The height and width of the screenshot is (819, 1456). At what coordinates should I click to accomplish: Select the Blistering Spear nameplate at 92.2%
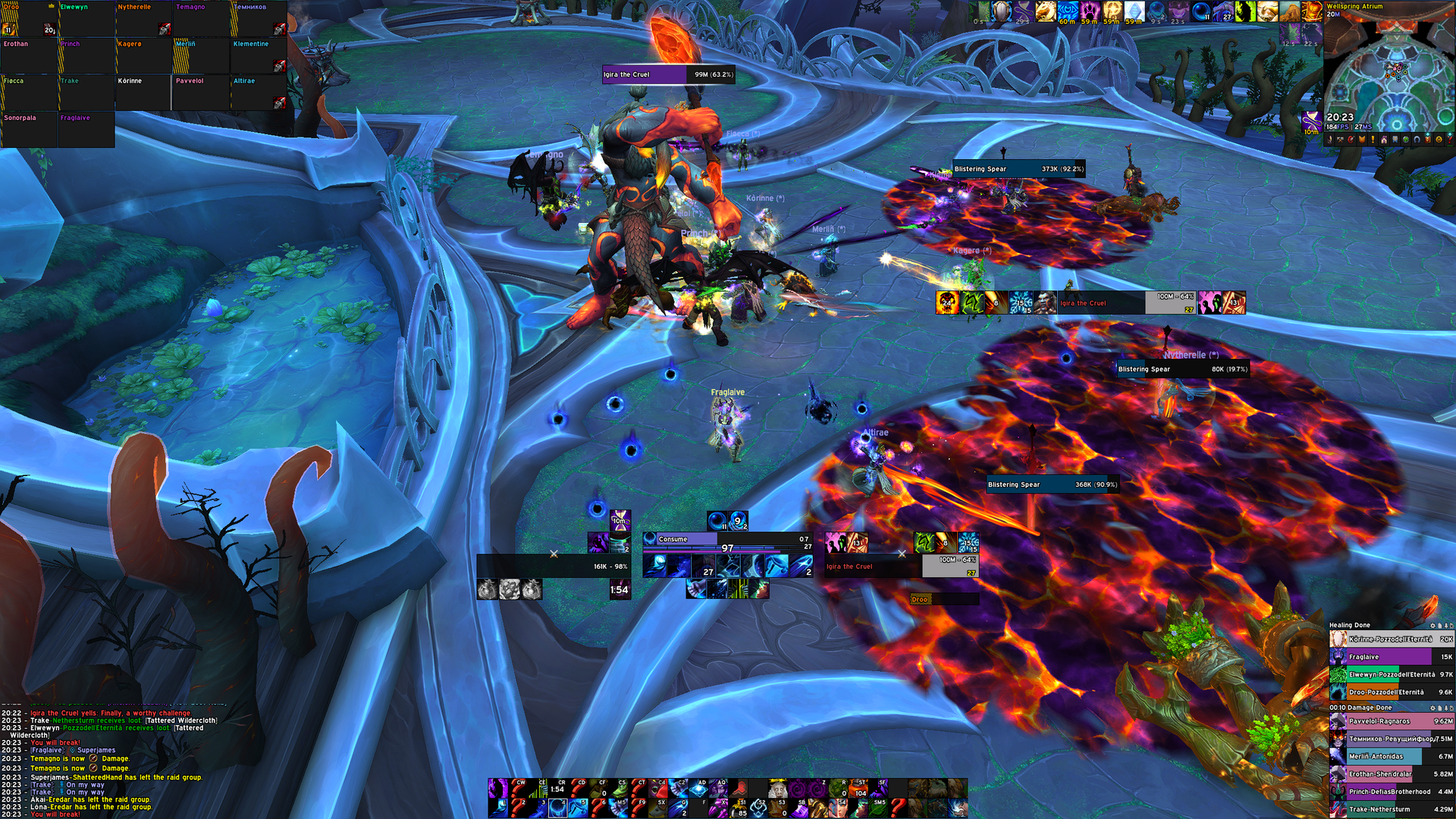(1018, 169)
